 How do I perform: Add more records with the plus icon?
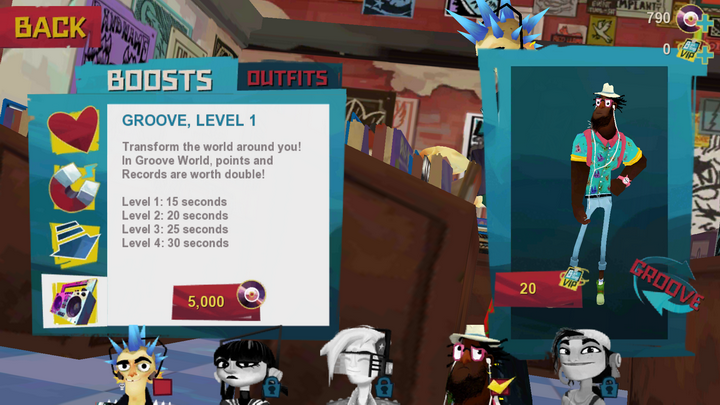click(706, 19)
